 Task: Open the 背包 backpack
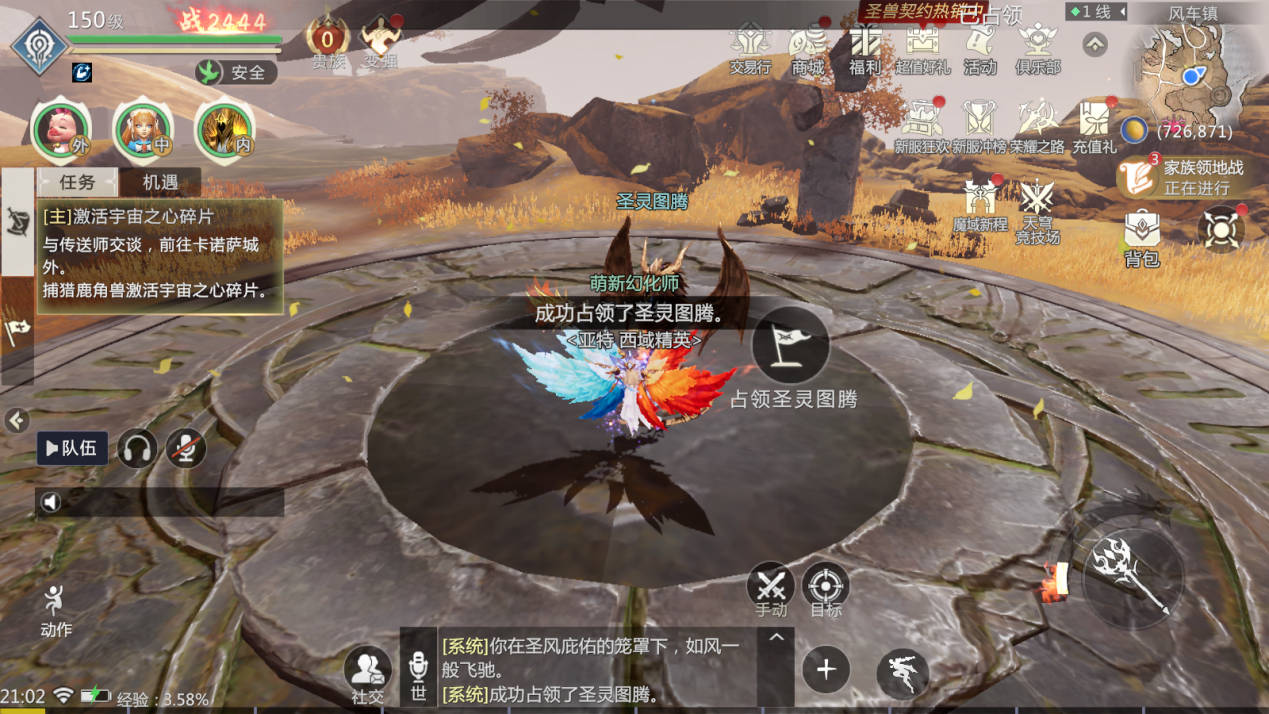(1142, 238)
